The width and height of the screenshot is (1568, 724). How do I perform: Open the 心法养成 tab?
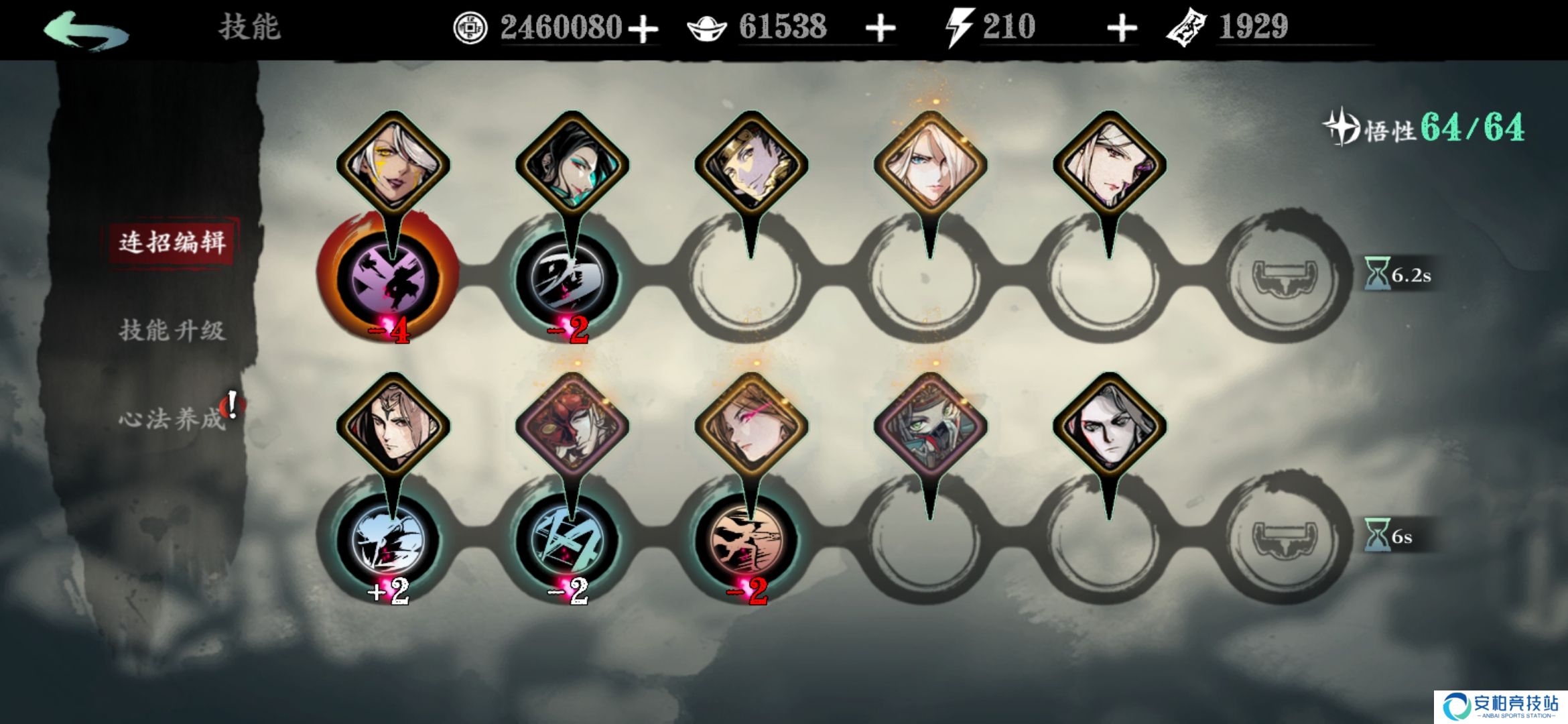click(x=172, y=419)
